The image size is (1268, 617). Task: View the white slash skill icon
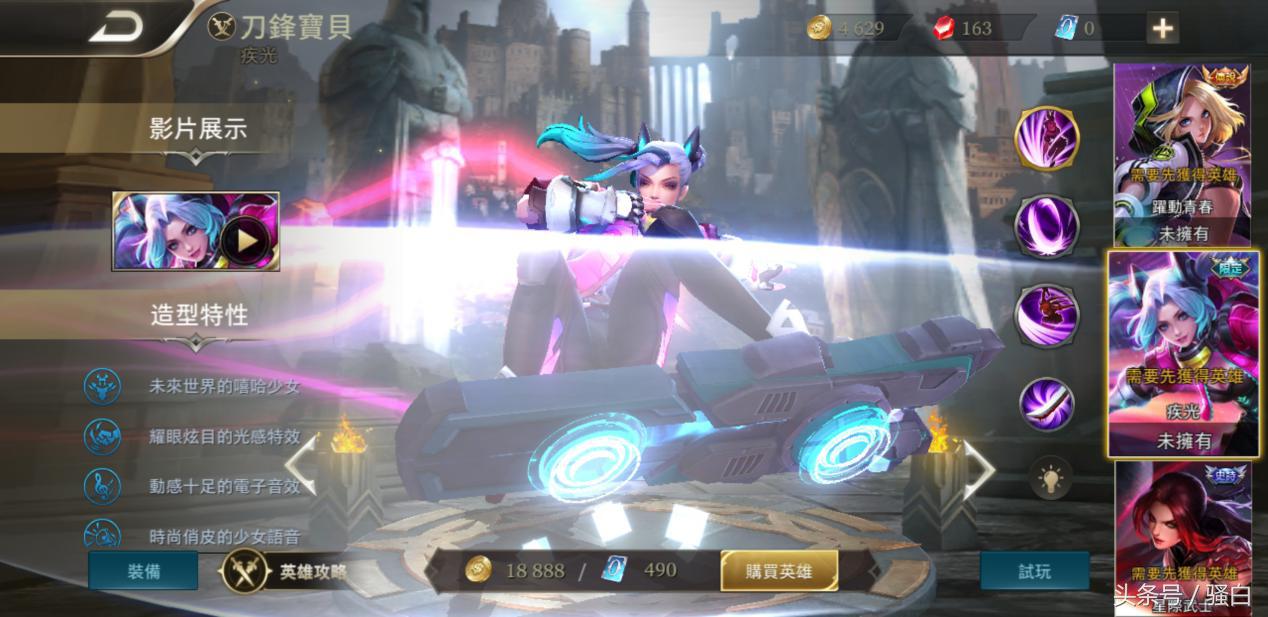pos(1047,402)
